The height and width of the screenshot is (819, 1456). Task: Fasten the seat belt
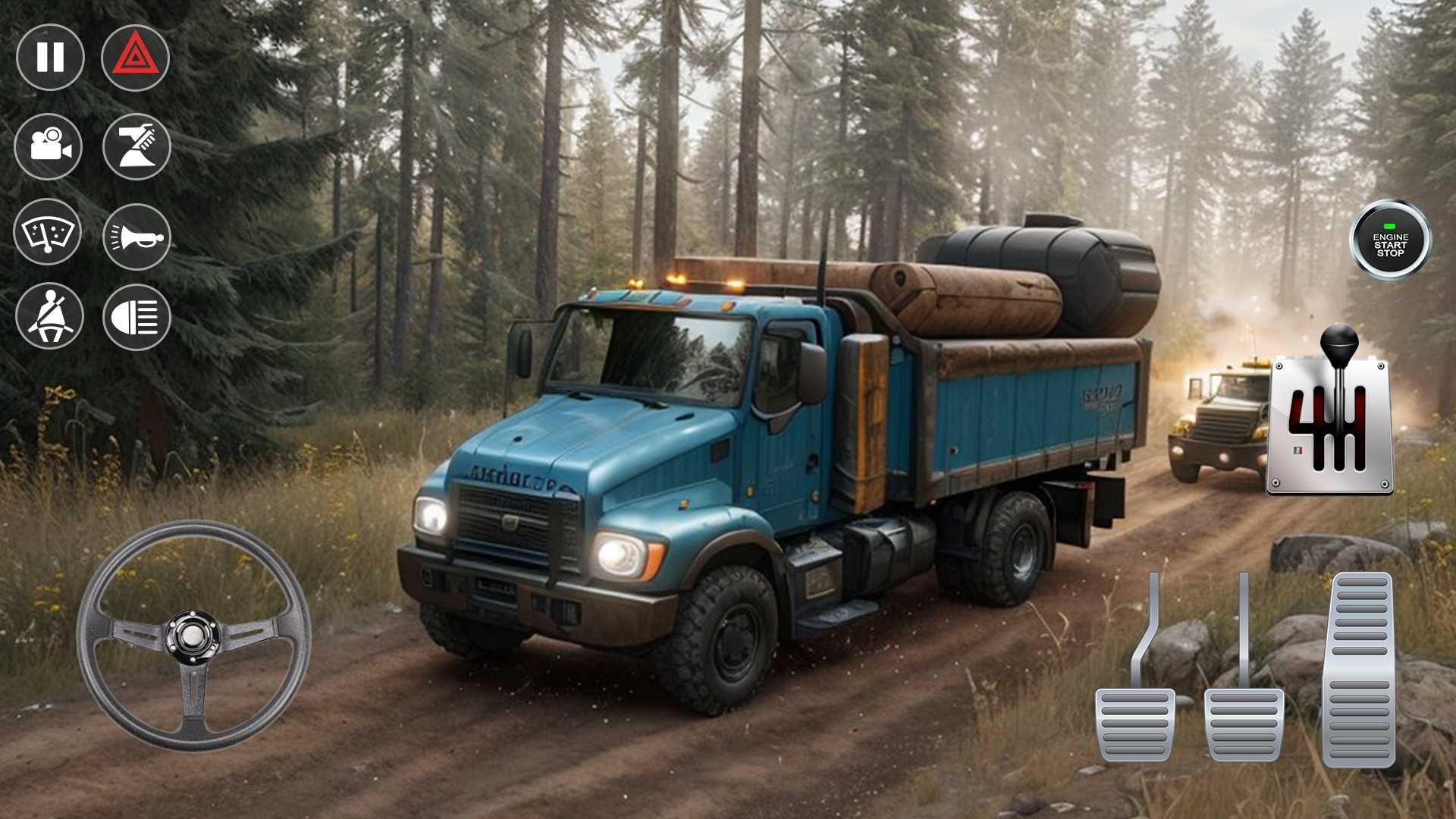coord(49,316)
